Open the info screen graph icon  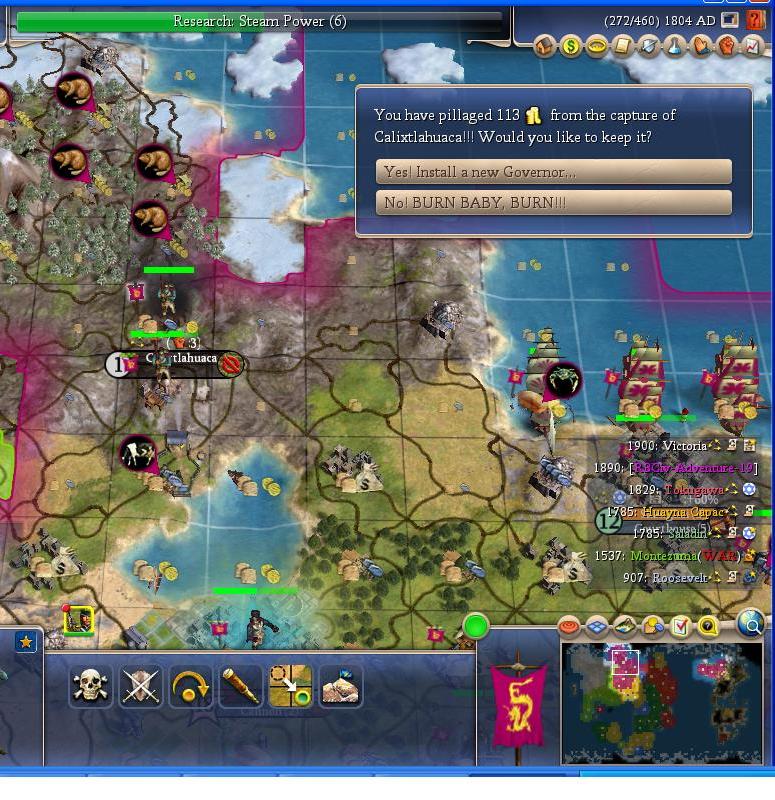753,46
